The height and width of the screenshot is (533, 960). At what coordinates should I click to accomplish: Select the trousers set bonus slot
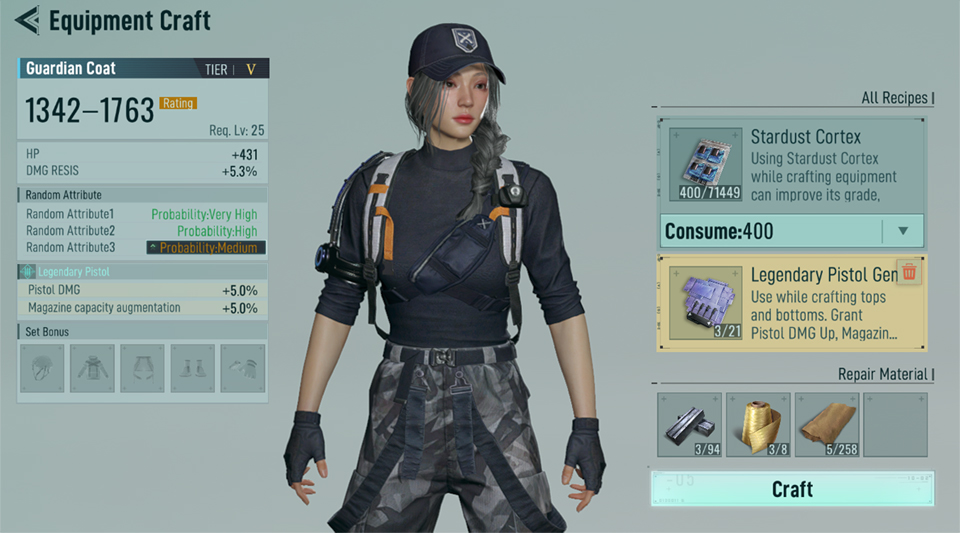click(142, 368)
